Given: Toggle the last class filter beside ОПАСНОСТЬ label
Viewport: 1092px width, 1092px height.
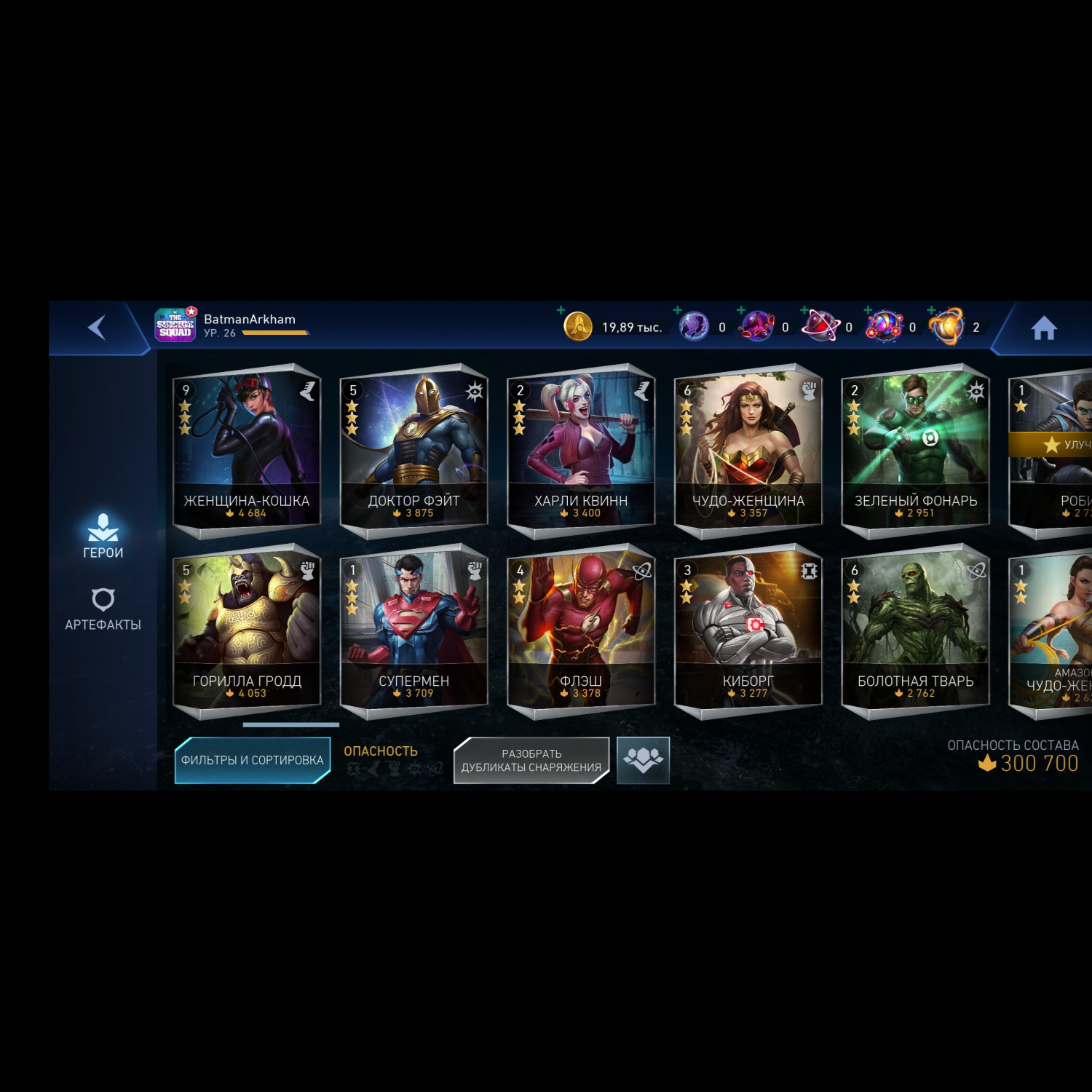Looking at the screenshot, I should click(437, 767).
